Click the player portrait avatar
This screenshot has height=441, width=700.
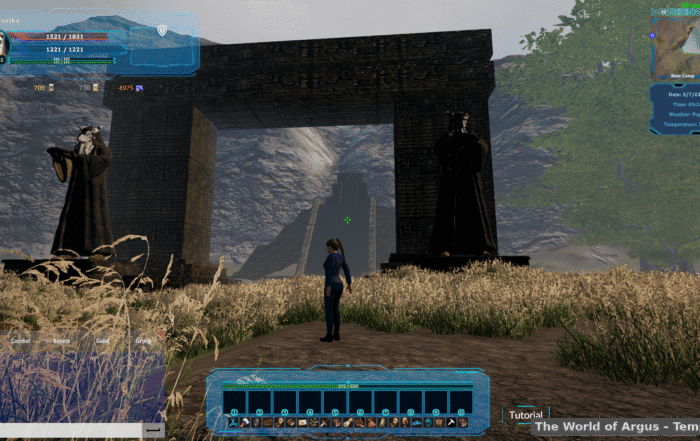click(x=3, y=45)
